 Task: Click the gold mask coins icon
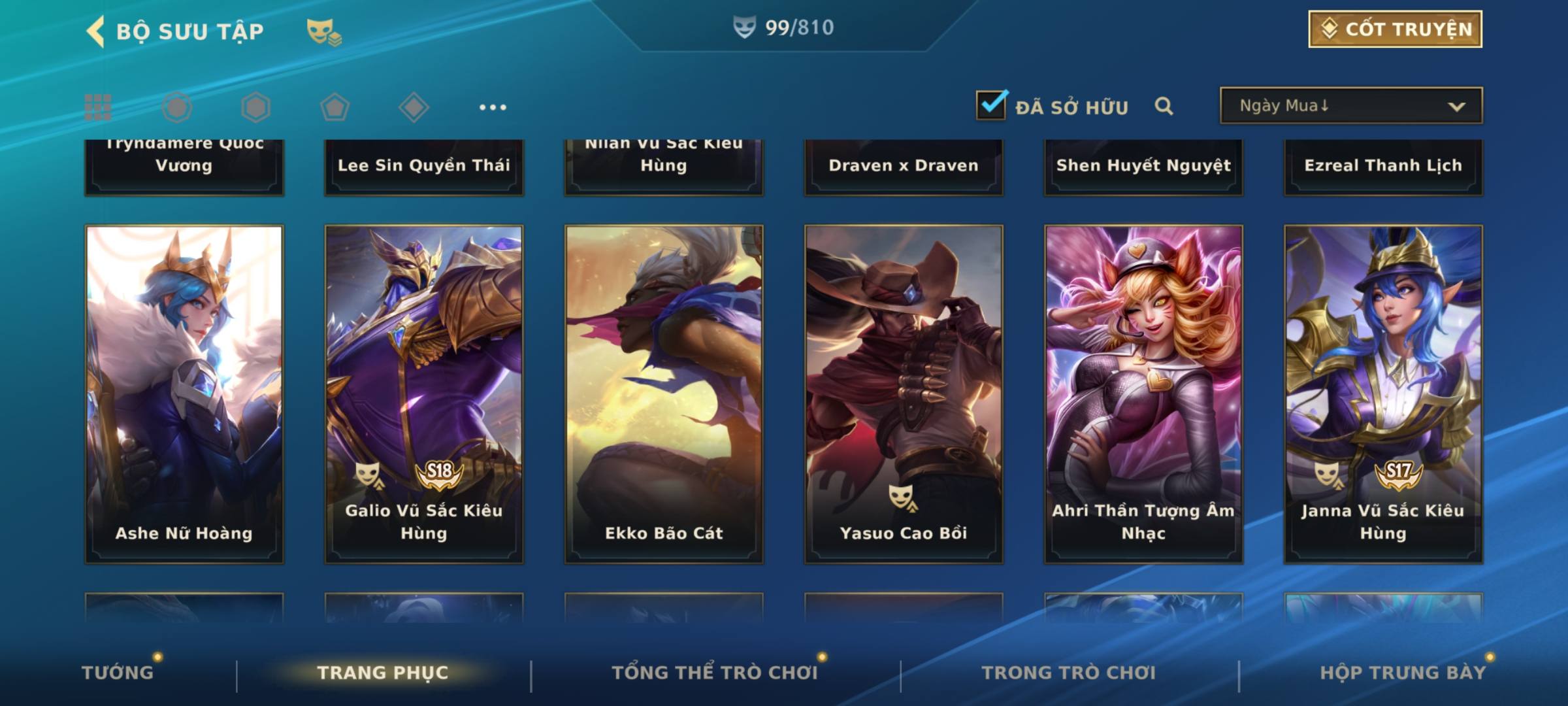click(x=323, y=31)
